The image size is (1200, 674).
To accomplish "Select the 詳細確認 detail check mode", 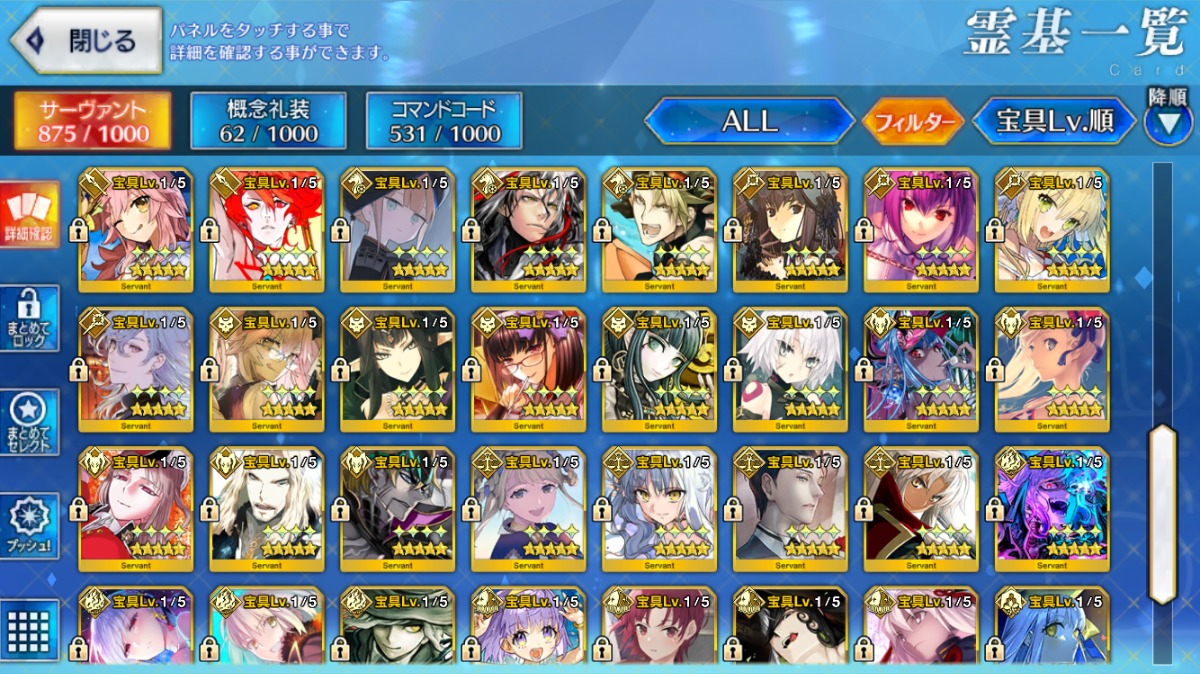I will coord(29,217).
